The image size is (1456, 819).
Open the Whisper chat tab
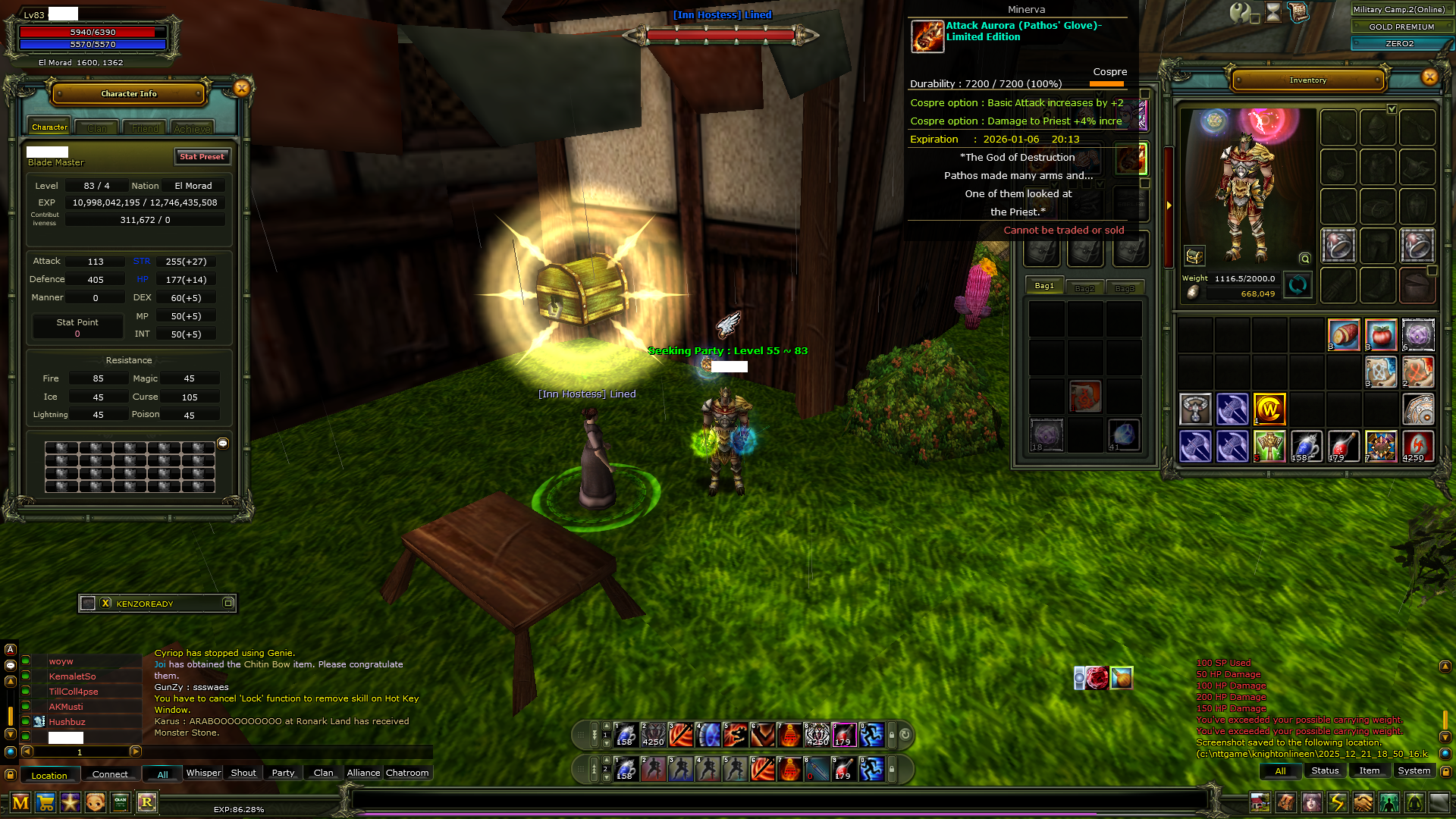click(203, 773)
